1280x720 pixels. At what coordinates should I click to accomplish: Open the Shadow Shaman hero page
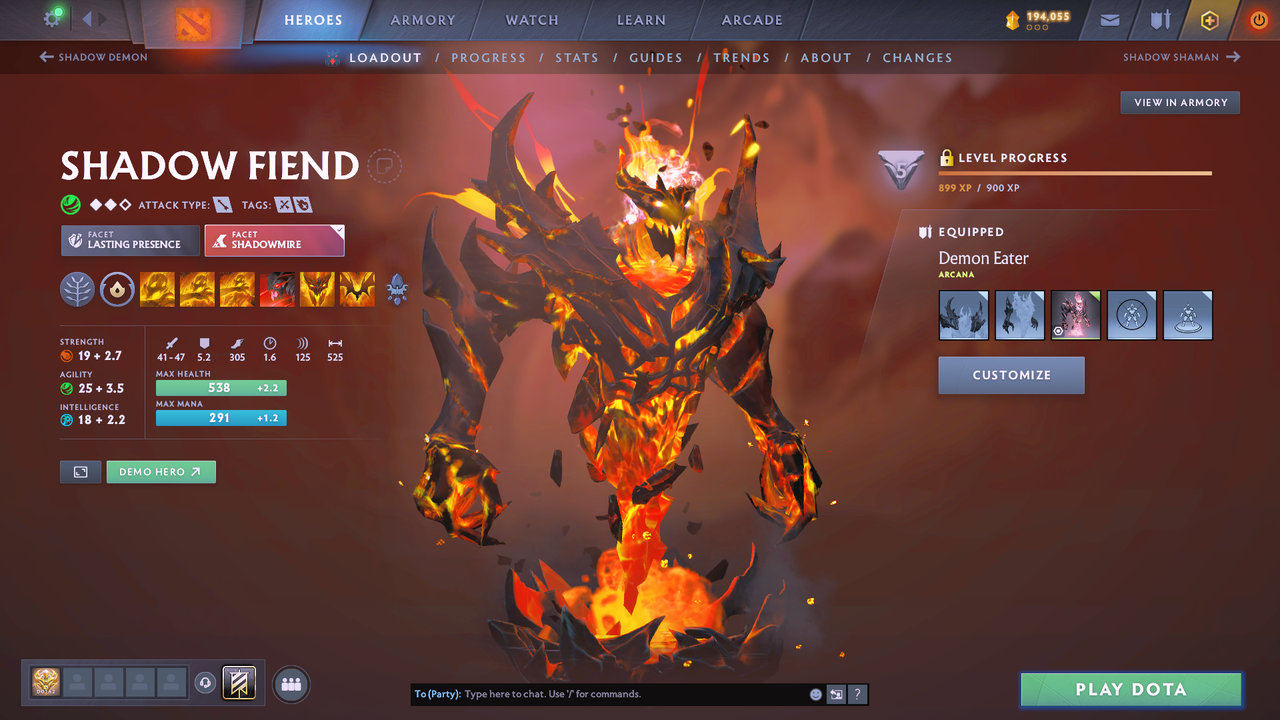(x=1181, y=57)
